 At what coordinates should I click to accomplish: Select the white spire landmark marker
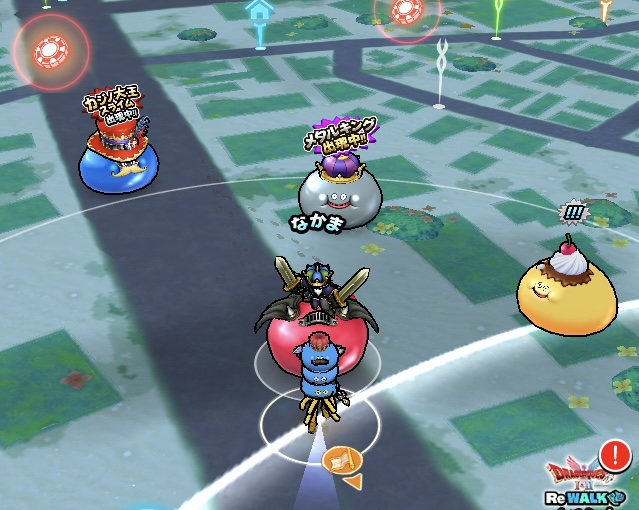[440, 72]
